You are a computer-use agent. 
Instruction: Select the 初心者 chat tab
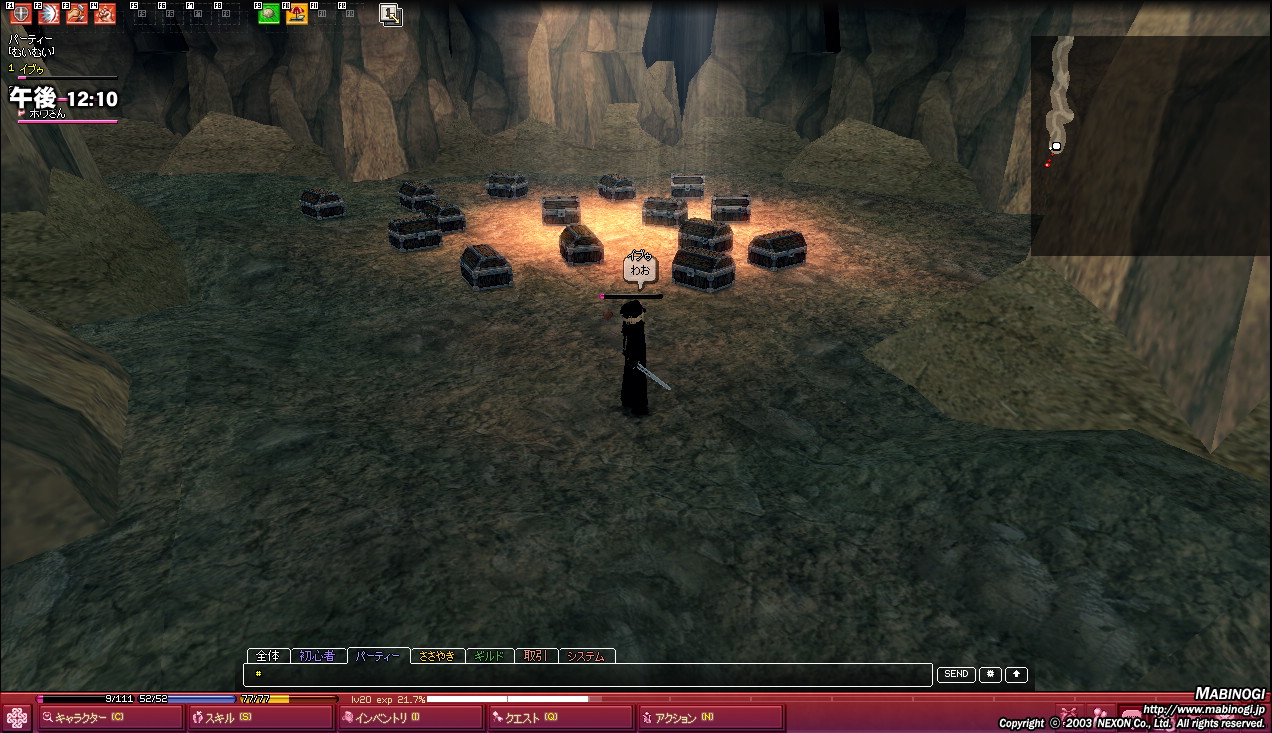pyautogui.click(x=318, y=656)
